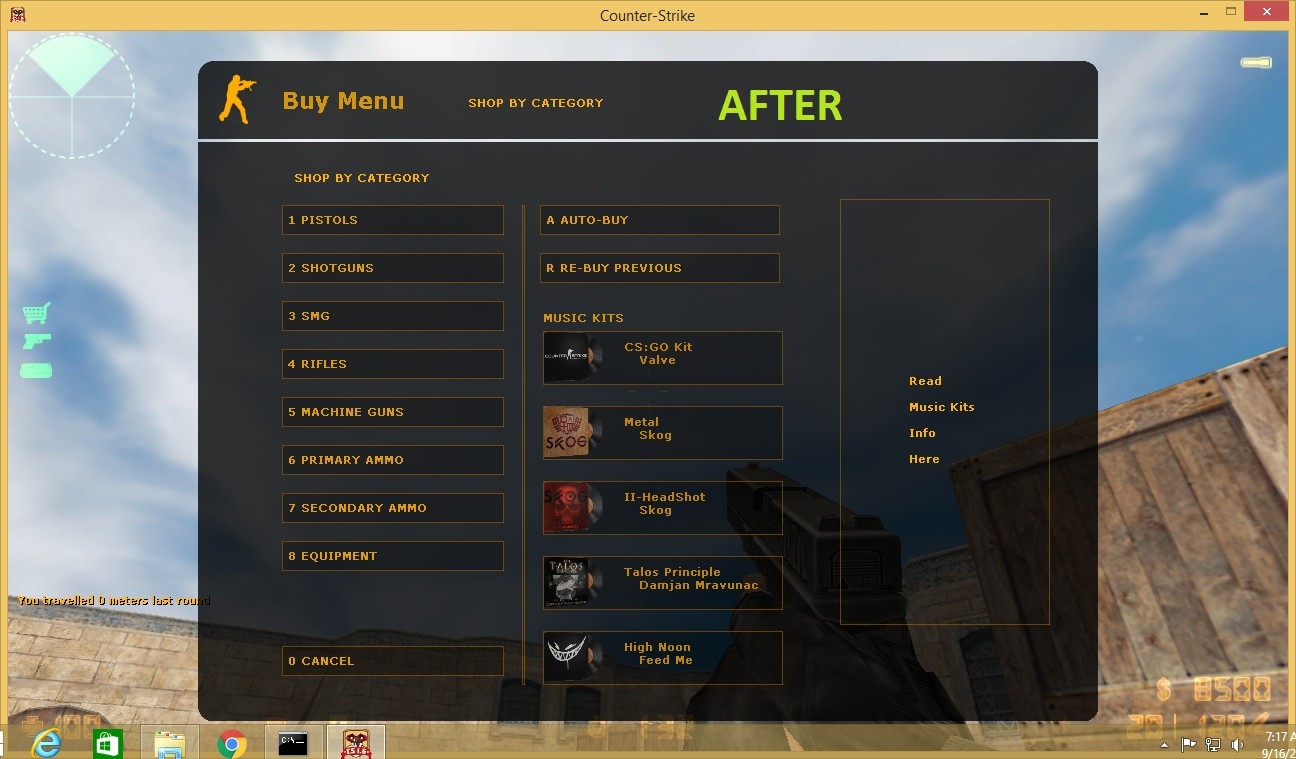Open the Command Prompt taskbar icon

coord(293,743)
